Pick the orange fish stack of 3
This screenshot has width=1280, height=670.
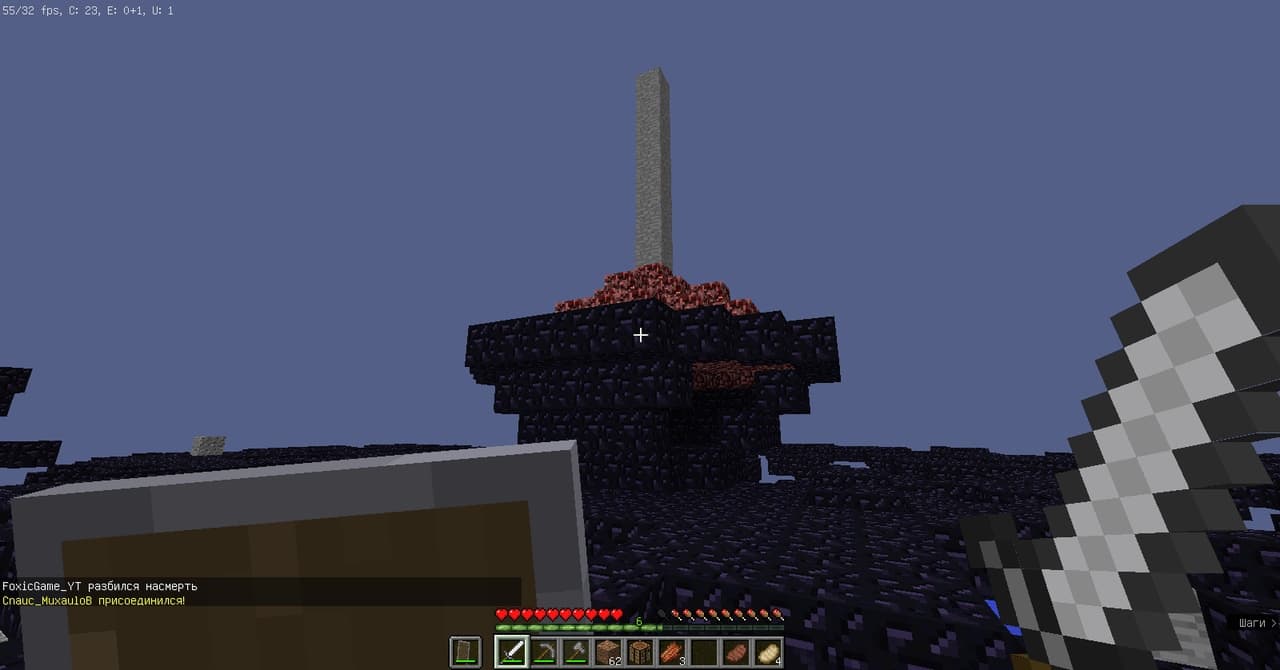click(x=672, y=652)
